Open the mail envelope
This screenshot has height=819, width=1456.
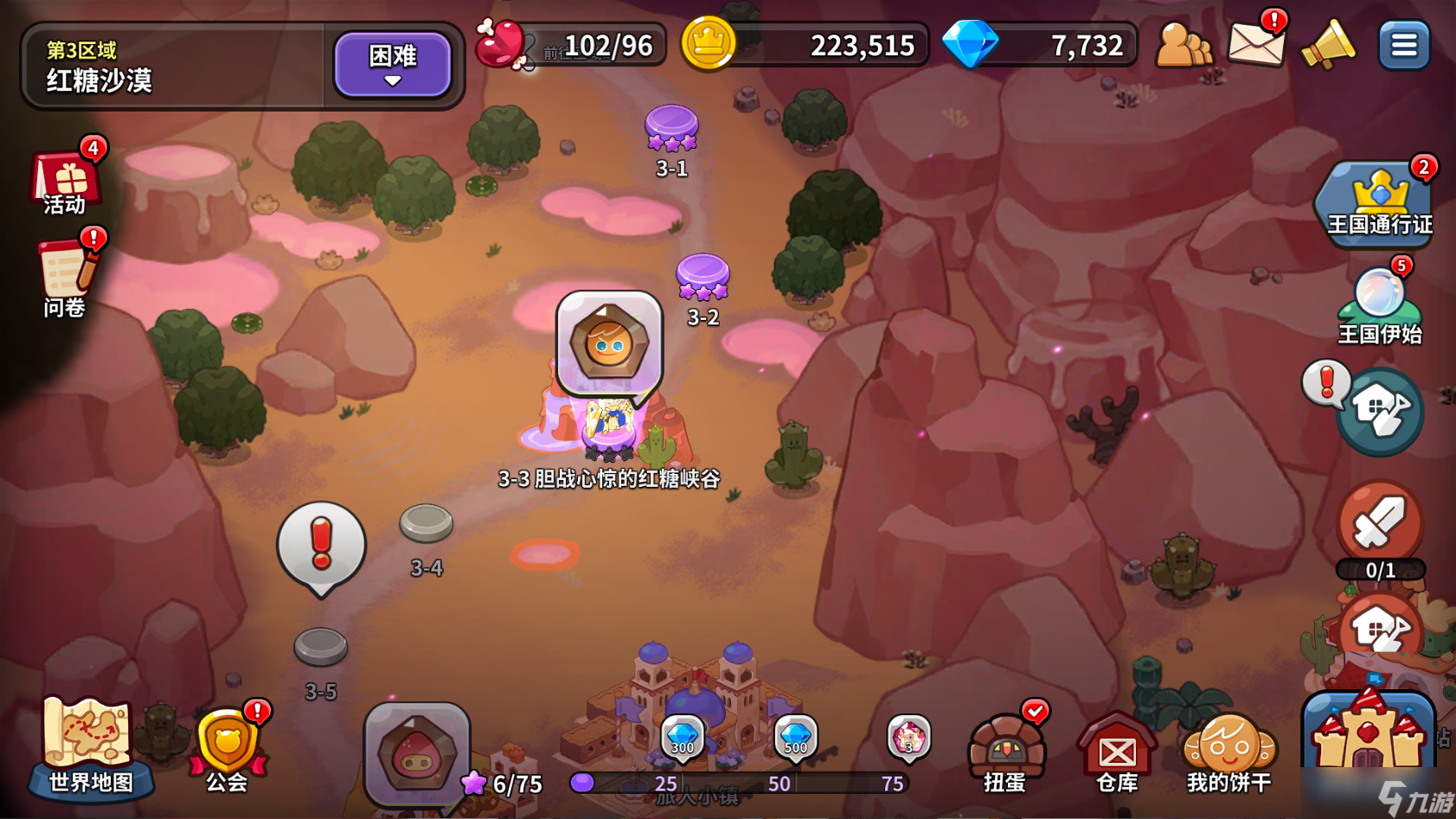click(1255, 42)
